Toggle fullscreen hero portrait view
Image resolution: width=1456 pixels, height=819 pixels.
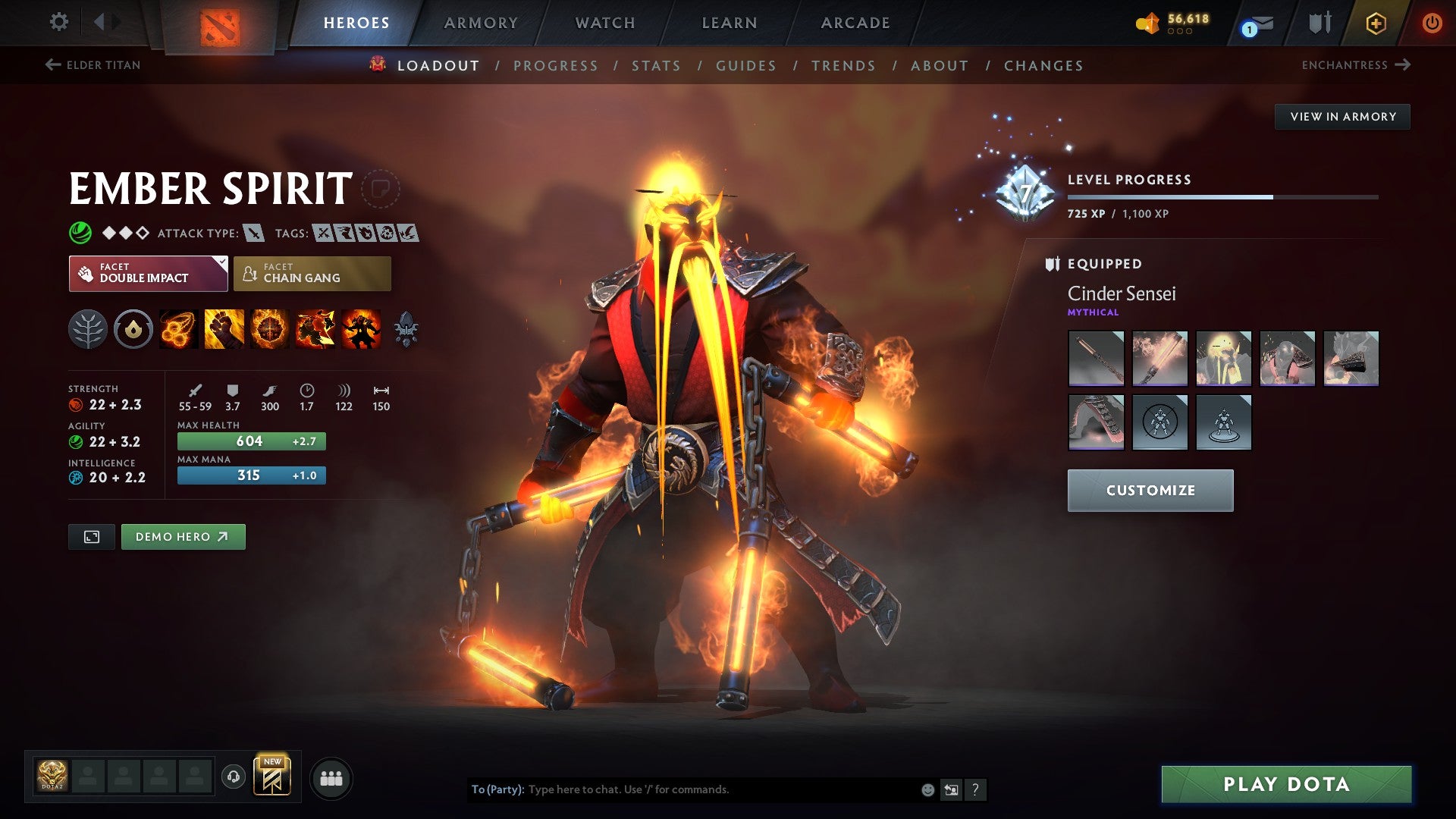(x=91, y=536)
